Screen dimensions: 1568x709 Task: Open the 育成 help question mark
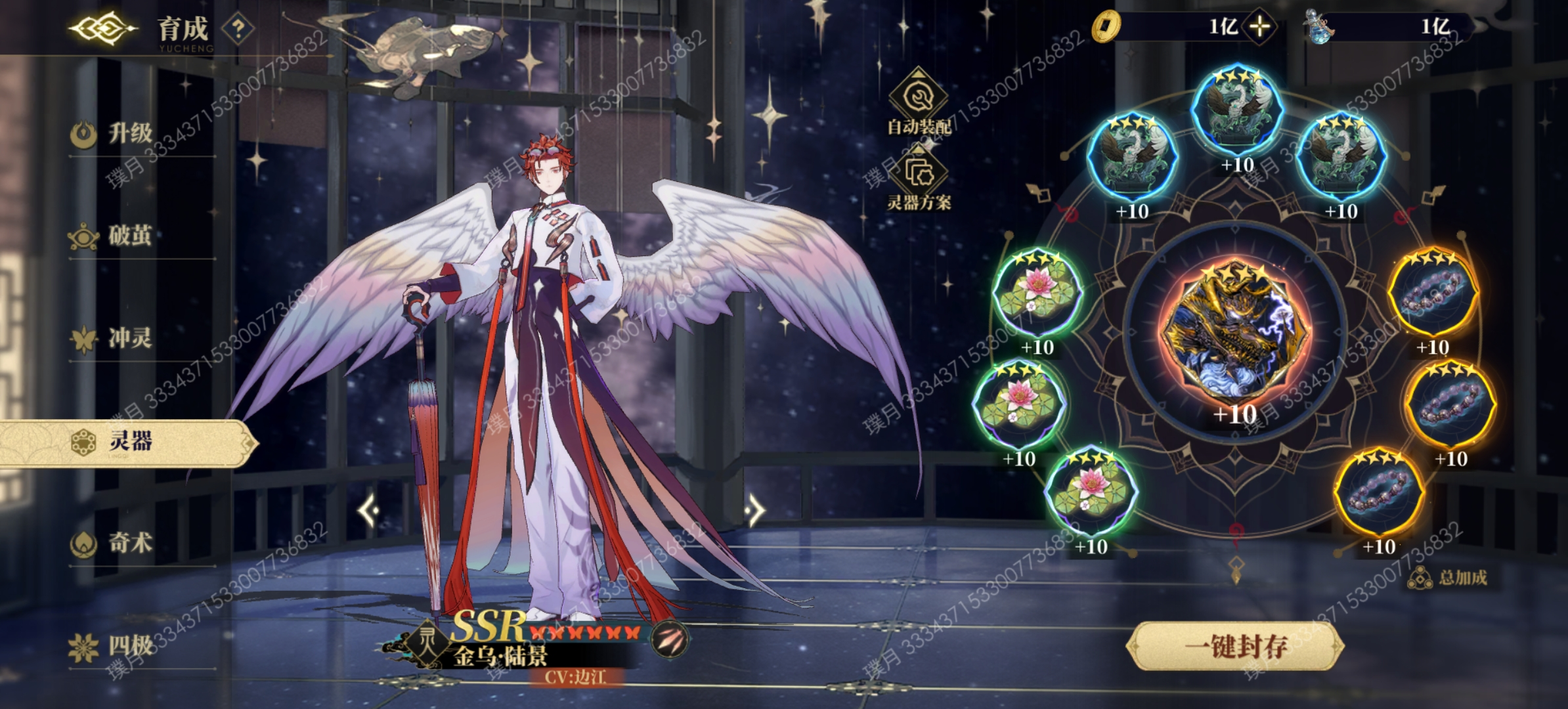pyautogui.click(x=238, y=29)
